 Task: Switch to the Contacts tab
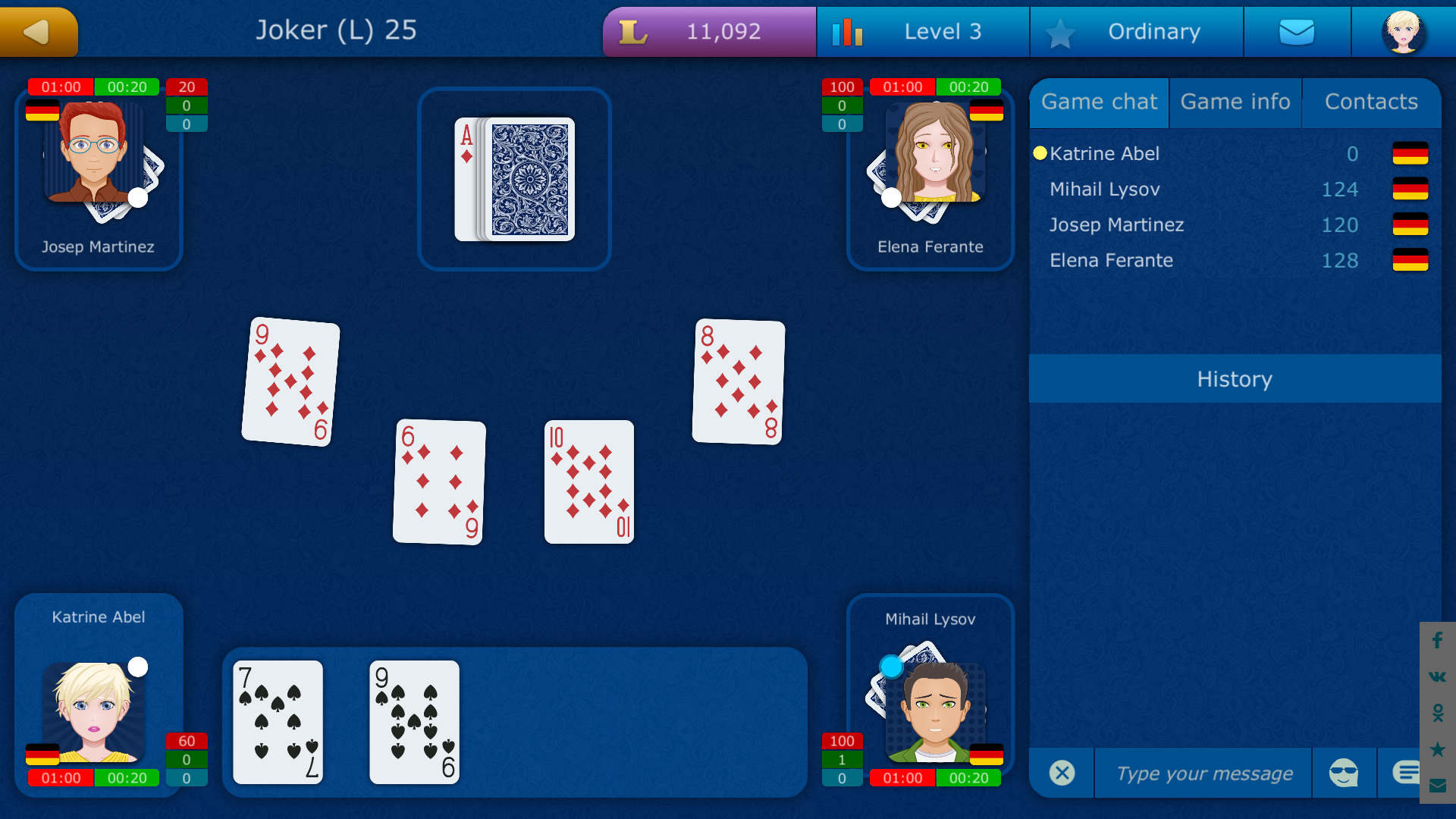coord(1371,102)
